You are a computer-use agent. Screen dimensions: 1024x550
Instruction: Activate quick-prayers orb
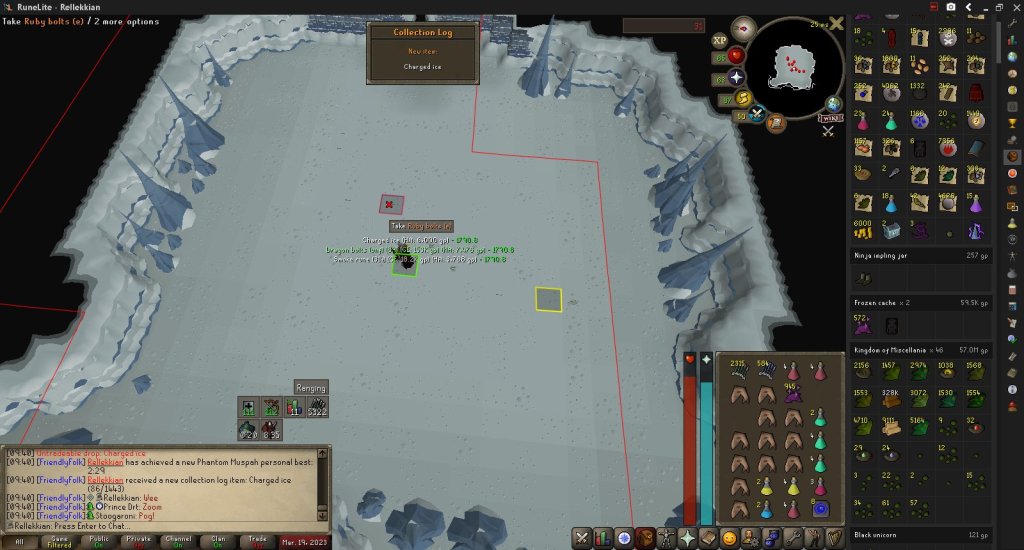point(737,76)
